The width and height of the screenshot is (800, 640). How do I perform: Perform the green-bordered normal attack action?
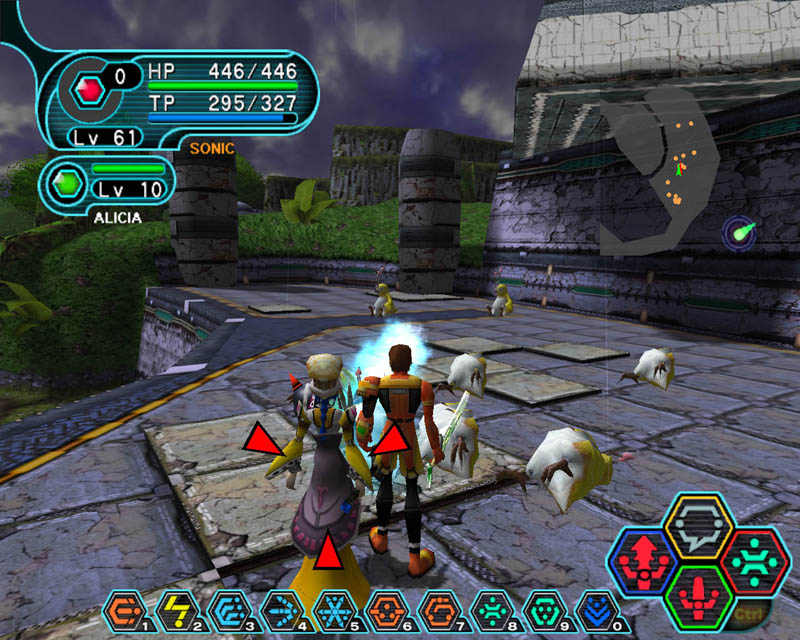point(699,597)
